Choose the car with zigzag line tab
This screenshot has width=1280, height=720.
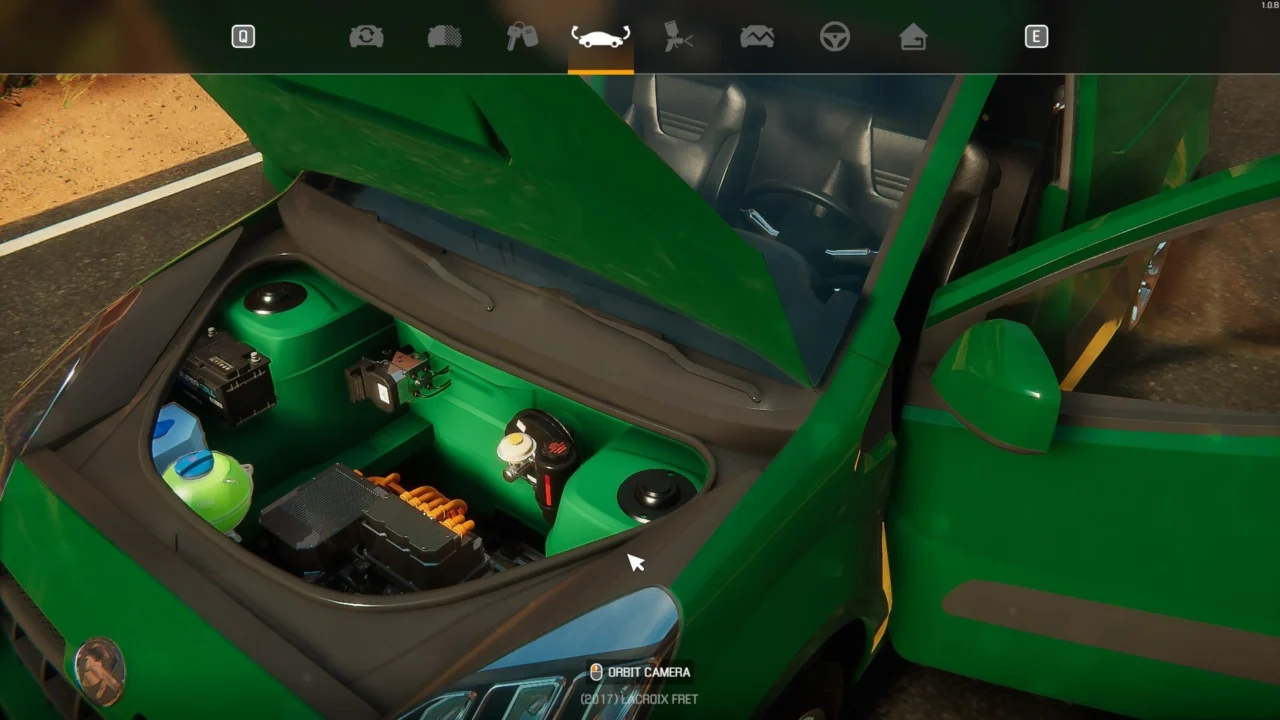pos(757,37)
